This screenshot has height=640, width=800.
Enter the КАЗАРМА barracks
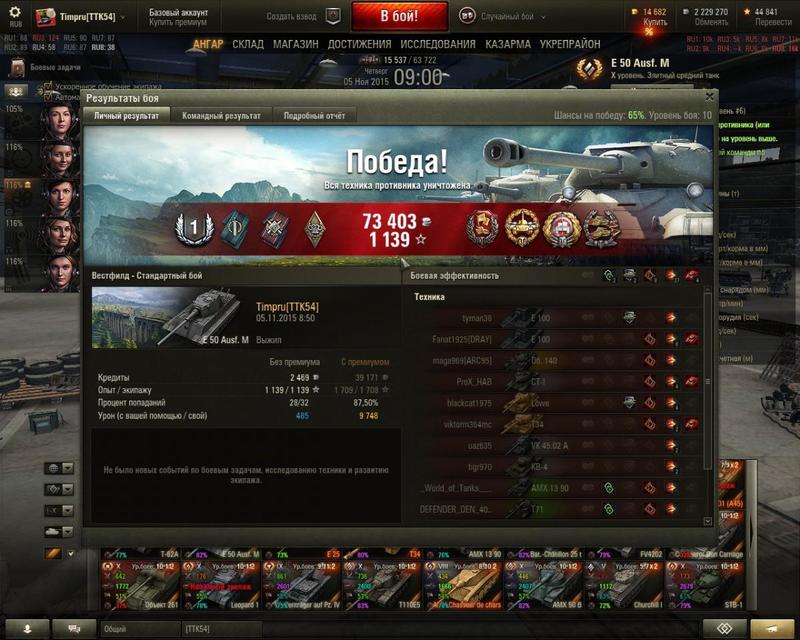coord(508,45)
